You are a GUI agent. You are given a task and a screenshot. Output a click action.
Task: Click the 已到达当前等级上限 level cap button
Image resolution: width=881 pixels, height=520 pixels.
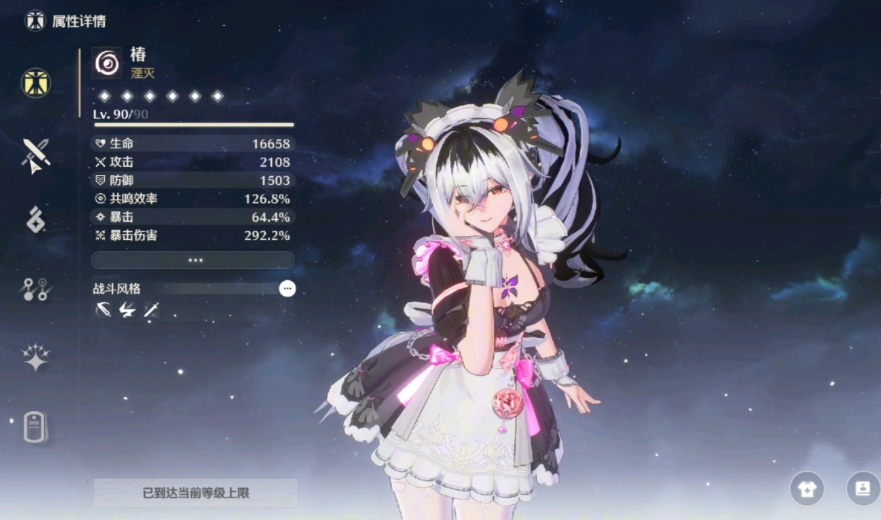point(195,493)
